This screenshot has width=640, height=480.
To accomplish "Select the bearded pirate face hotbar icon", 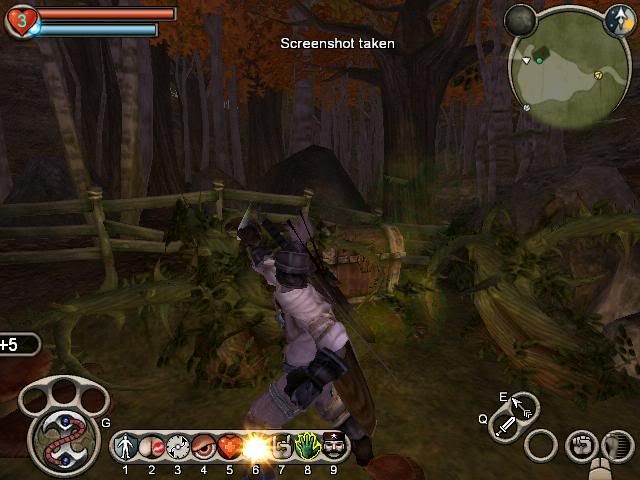I will [333, 446].
